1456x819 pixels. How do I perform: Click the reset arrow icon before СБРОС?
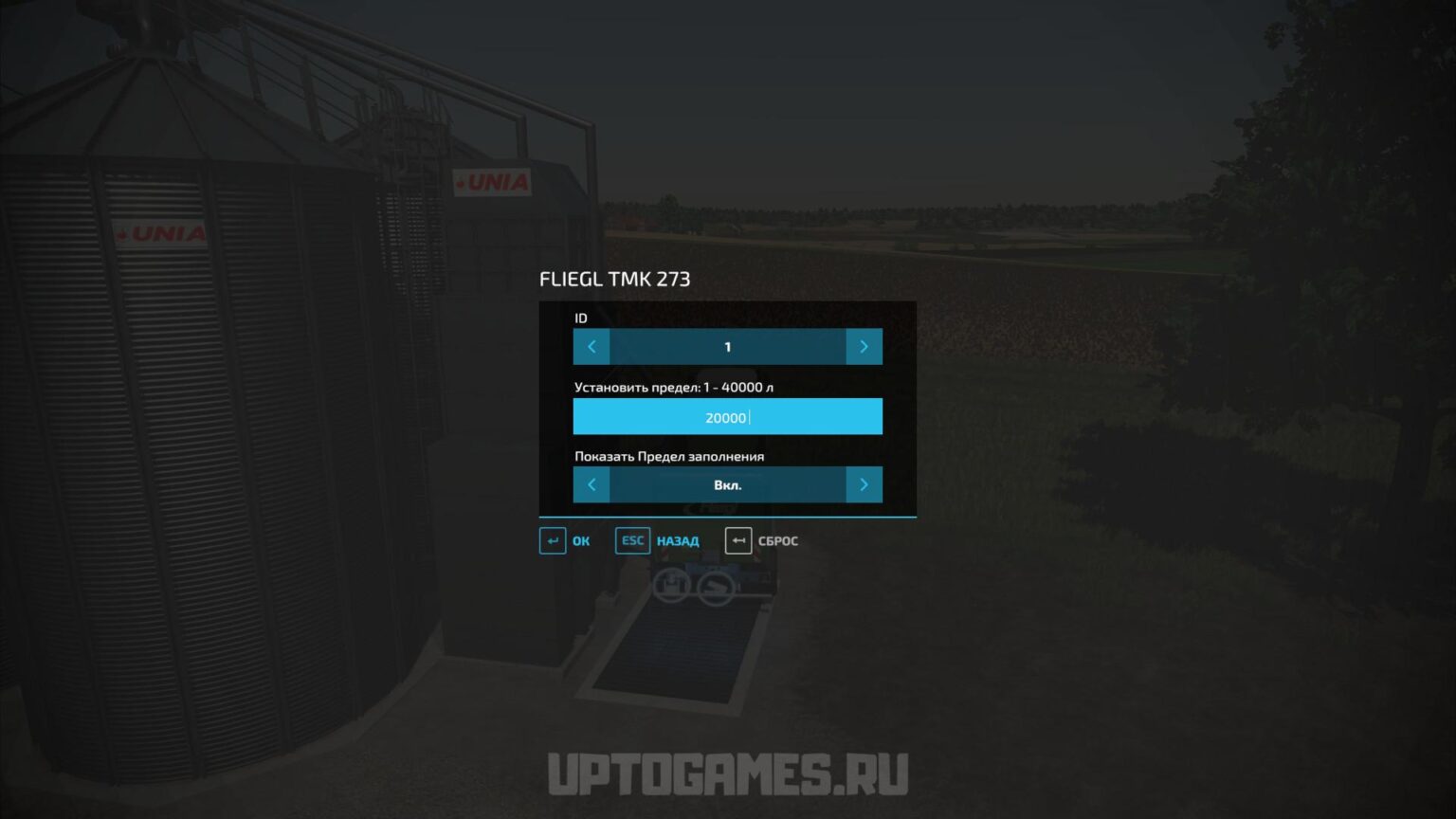(x=738, y=540)
